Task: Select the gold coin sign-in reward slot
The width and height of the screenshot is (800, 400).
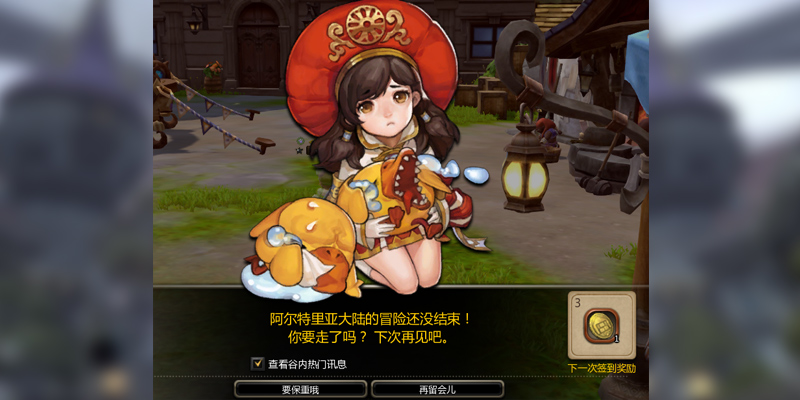Action: coord(602,326)
